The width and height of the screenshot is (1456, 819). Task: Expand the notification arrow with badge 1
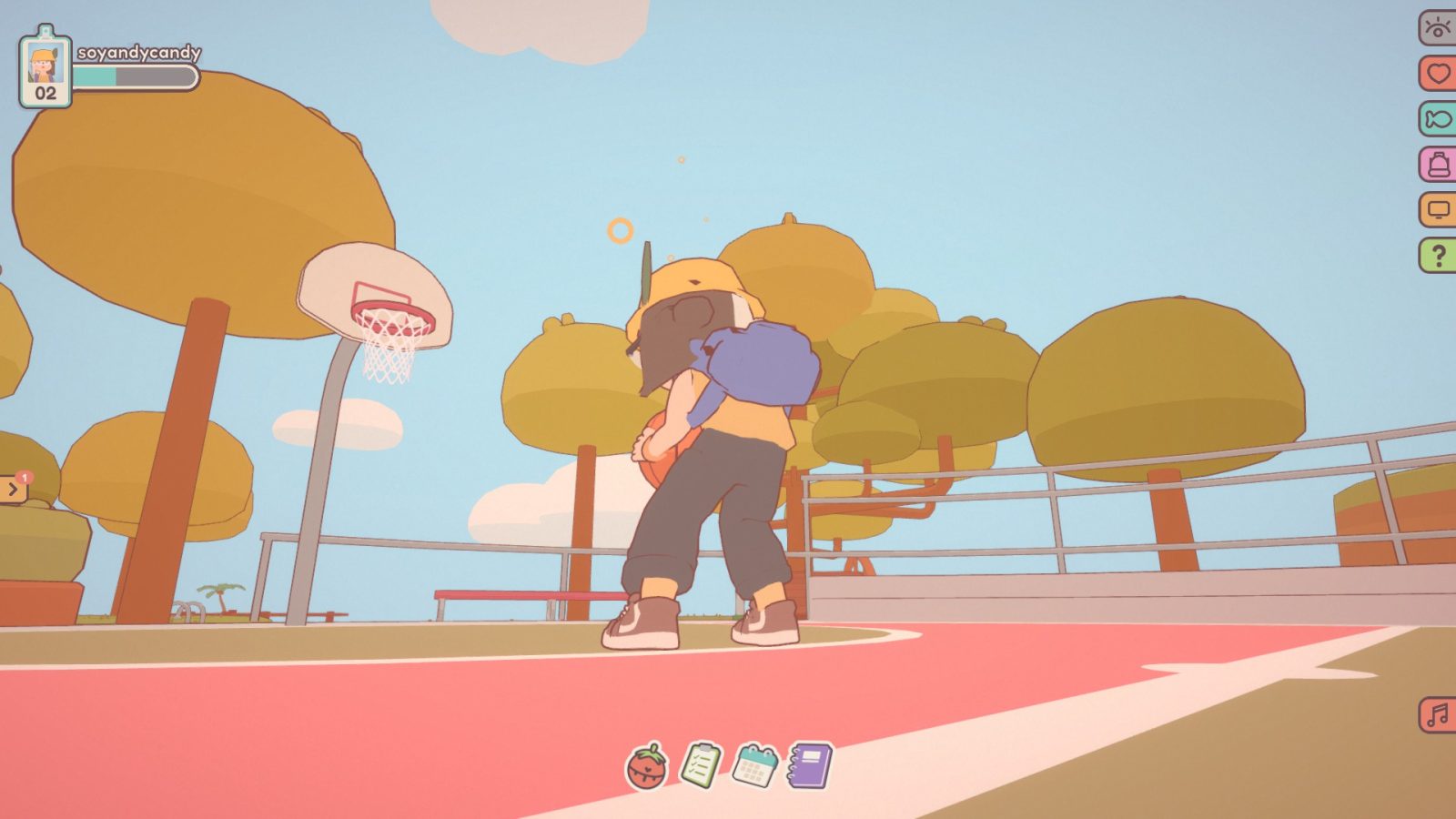(12, 489)
